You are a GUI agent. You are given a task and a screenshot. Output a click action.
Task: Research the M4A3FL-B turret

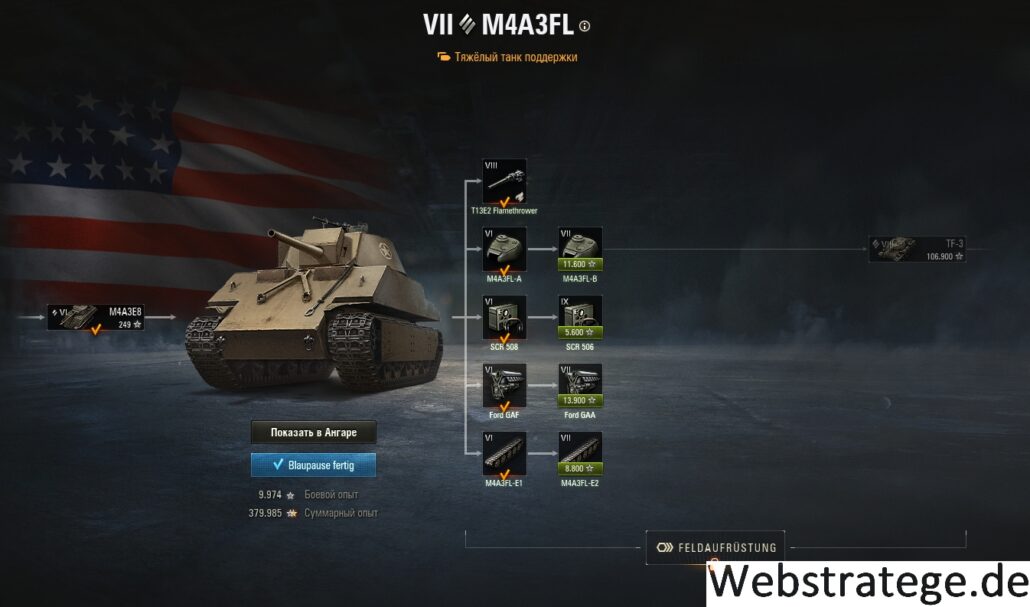coord(580,249)
